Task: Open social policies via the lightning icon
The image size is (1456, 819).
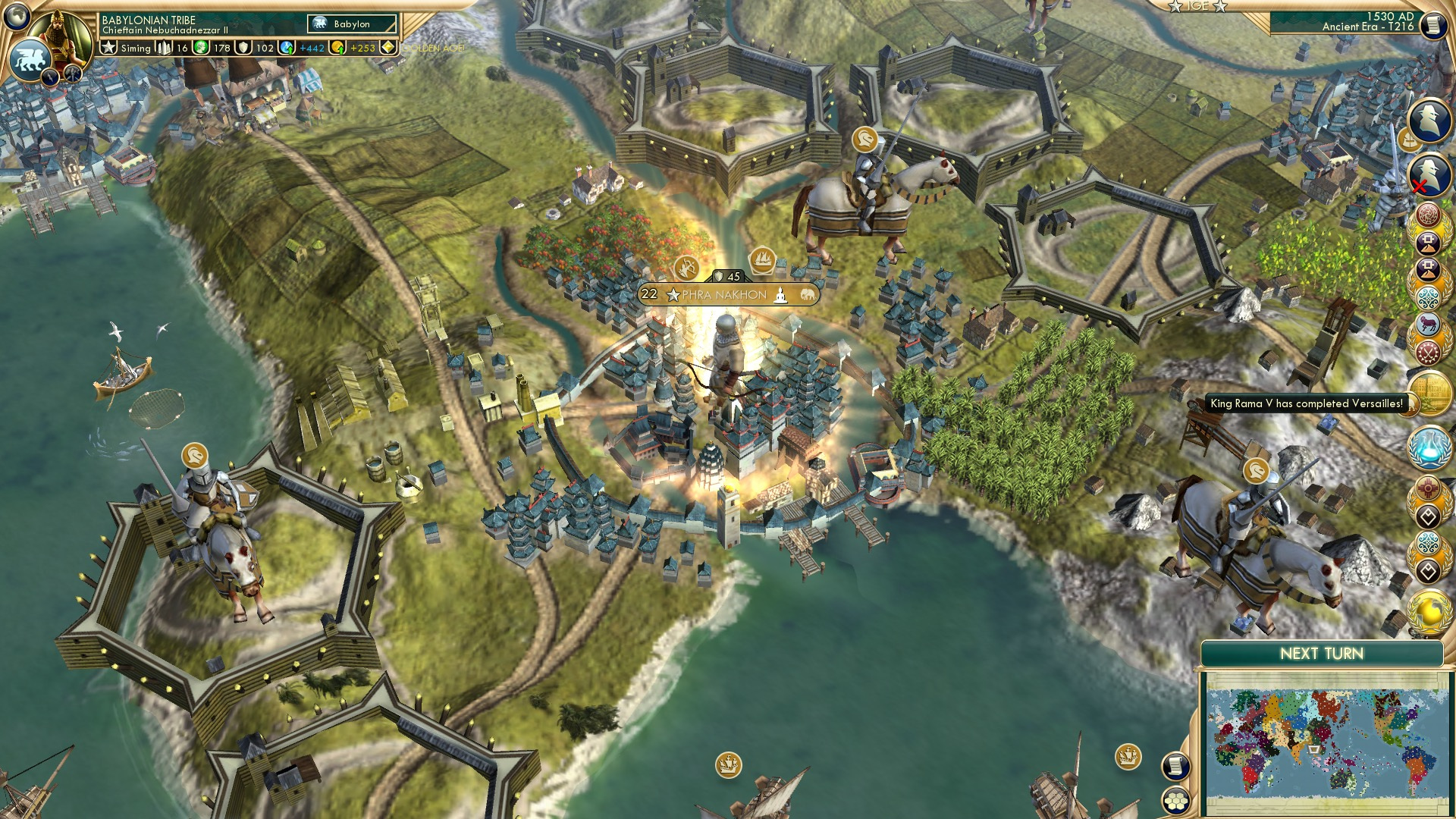Action: (51, 78)
